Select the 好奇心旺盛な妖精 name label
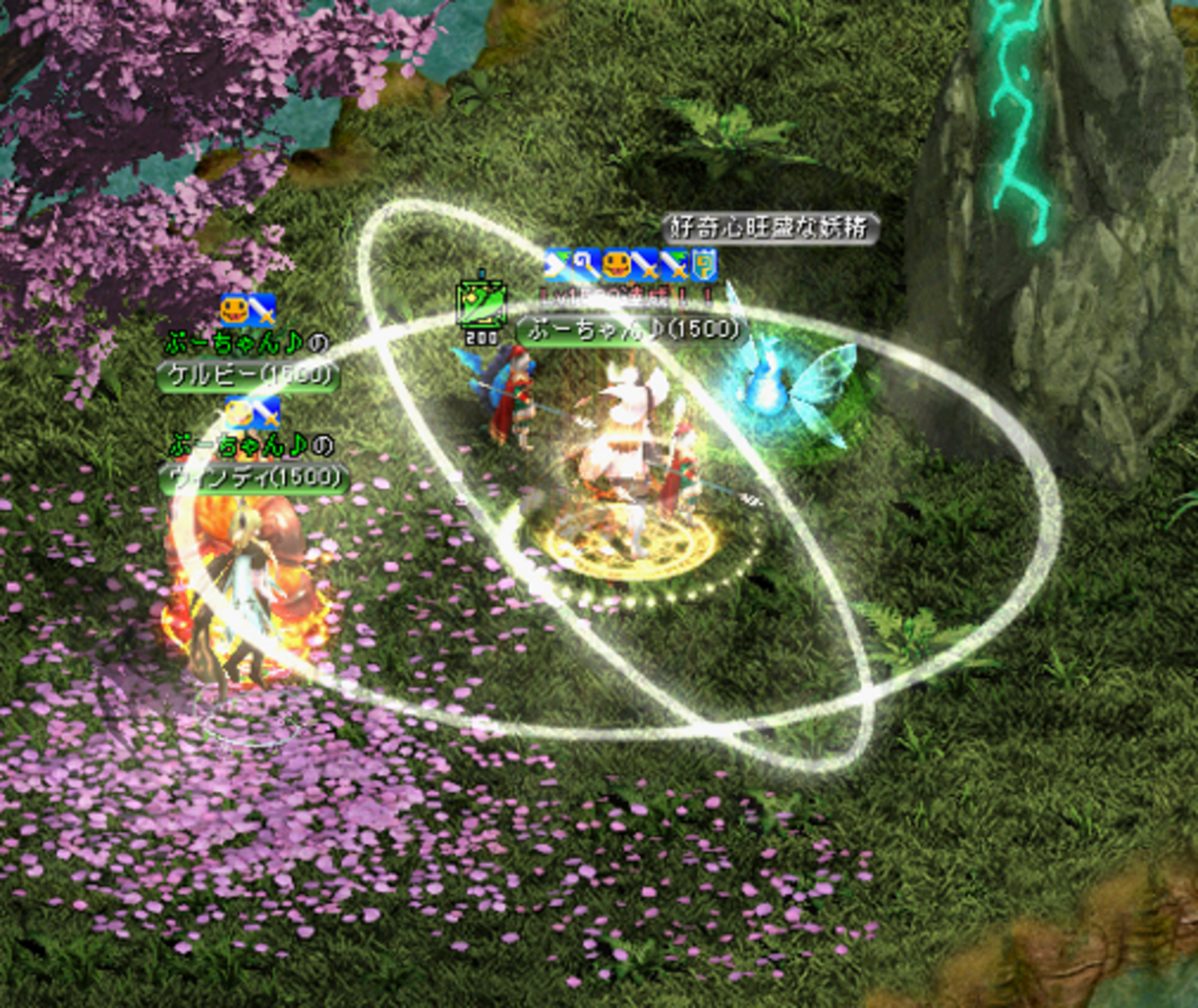Viewport: 1198px width, 1008px height. coord(770,228)
